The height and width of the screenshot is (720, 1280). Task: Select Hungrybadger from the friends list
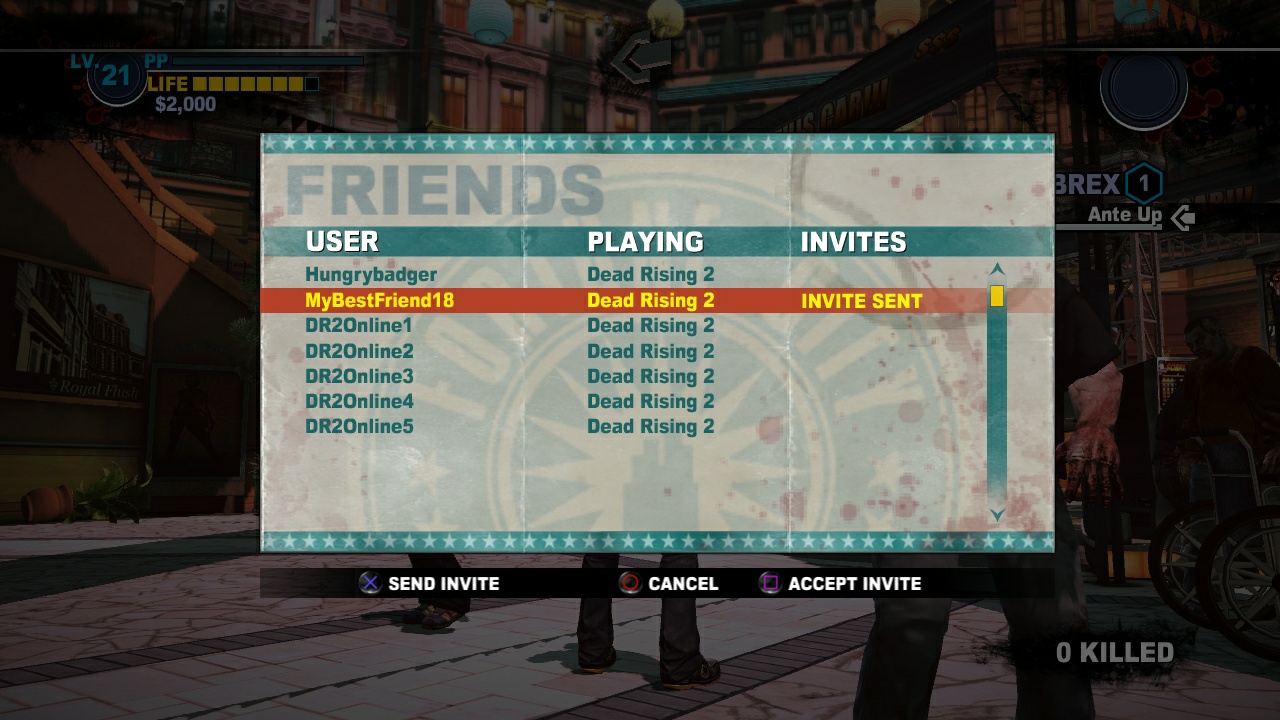click(369, 274)
